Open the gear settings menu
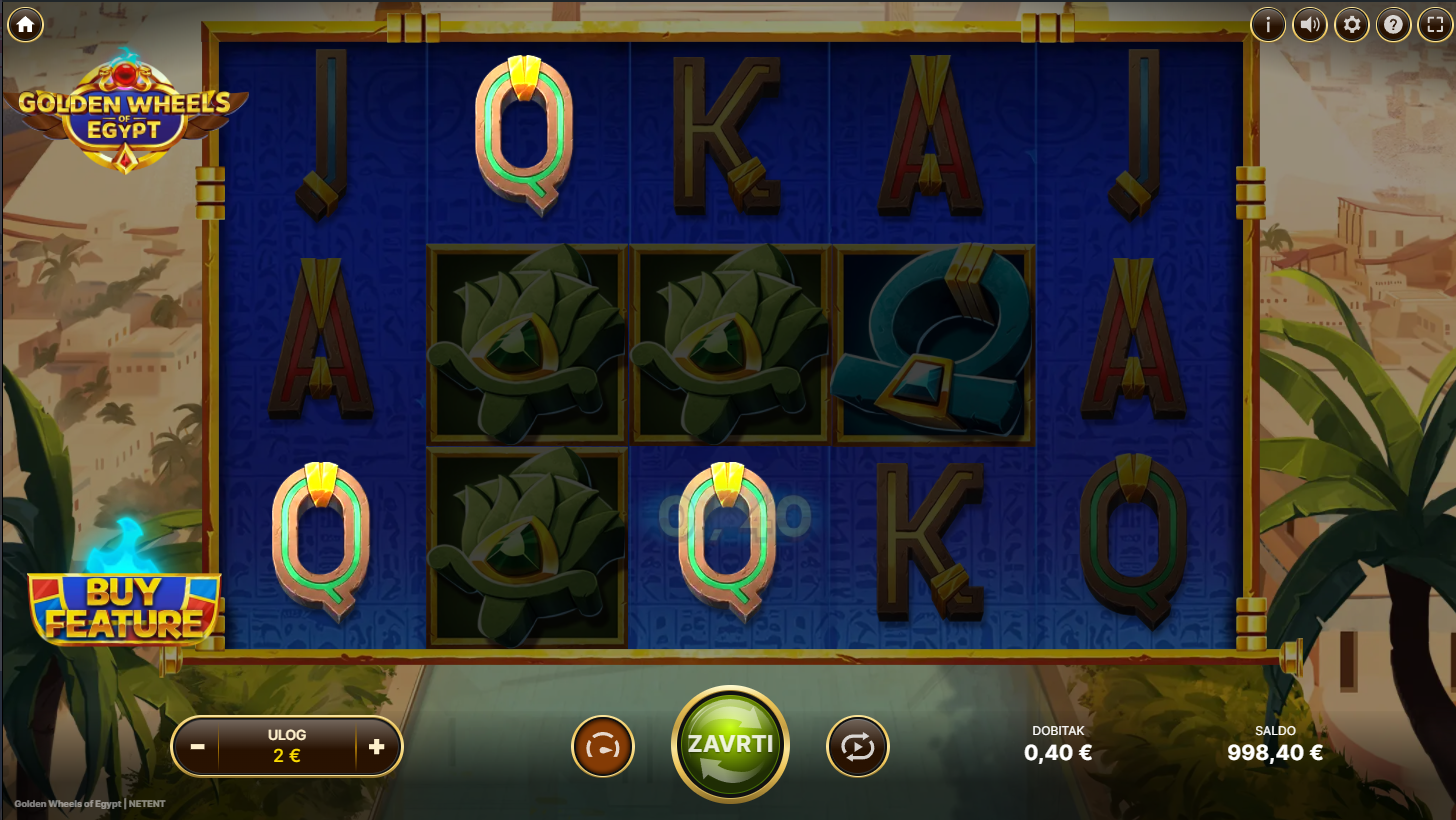1456x820 pixels. pyautogui.click(x=1352, y=25)
